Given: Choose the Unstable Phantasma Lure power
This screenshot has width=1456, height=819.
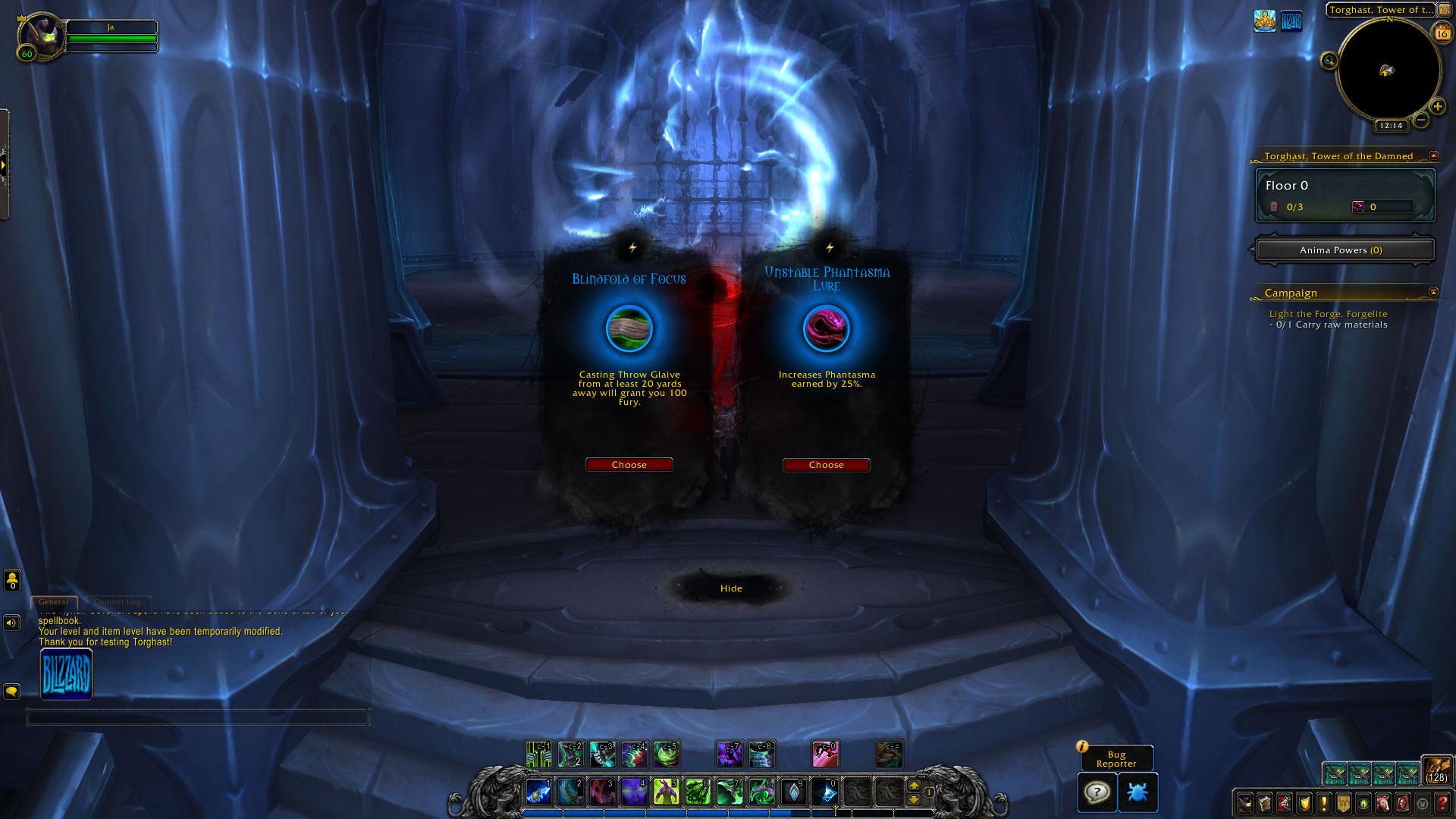Looking at the screenshot, I should pyautogui.click(x=826, y=465).
